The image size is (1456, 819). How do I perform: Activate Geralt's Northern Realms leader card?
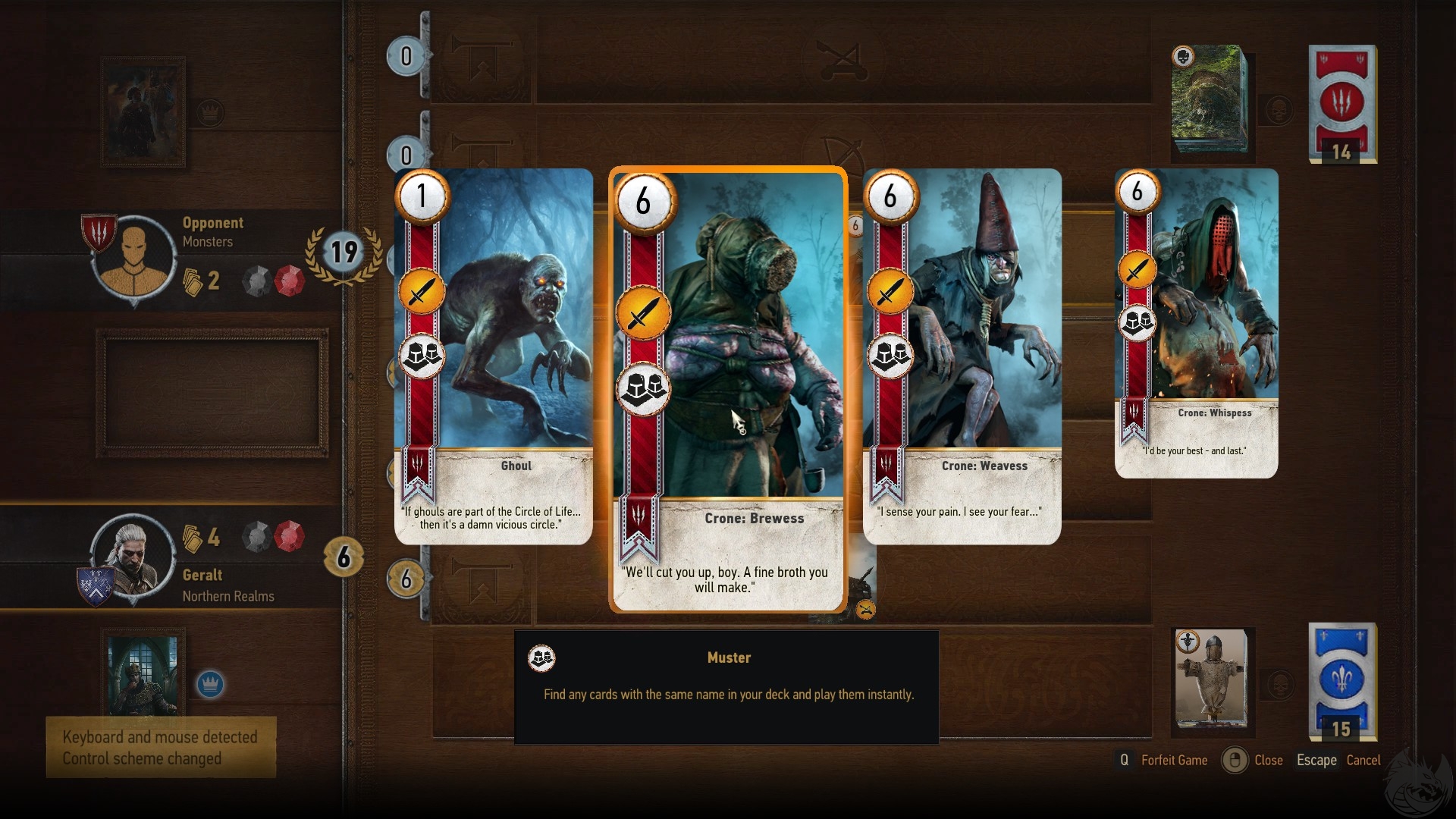(143, 673)
